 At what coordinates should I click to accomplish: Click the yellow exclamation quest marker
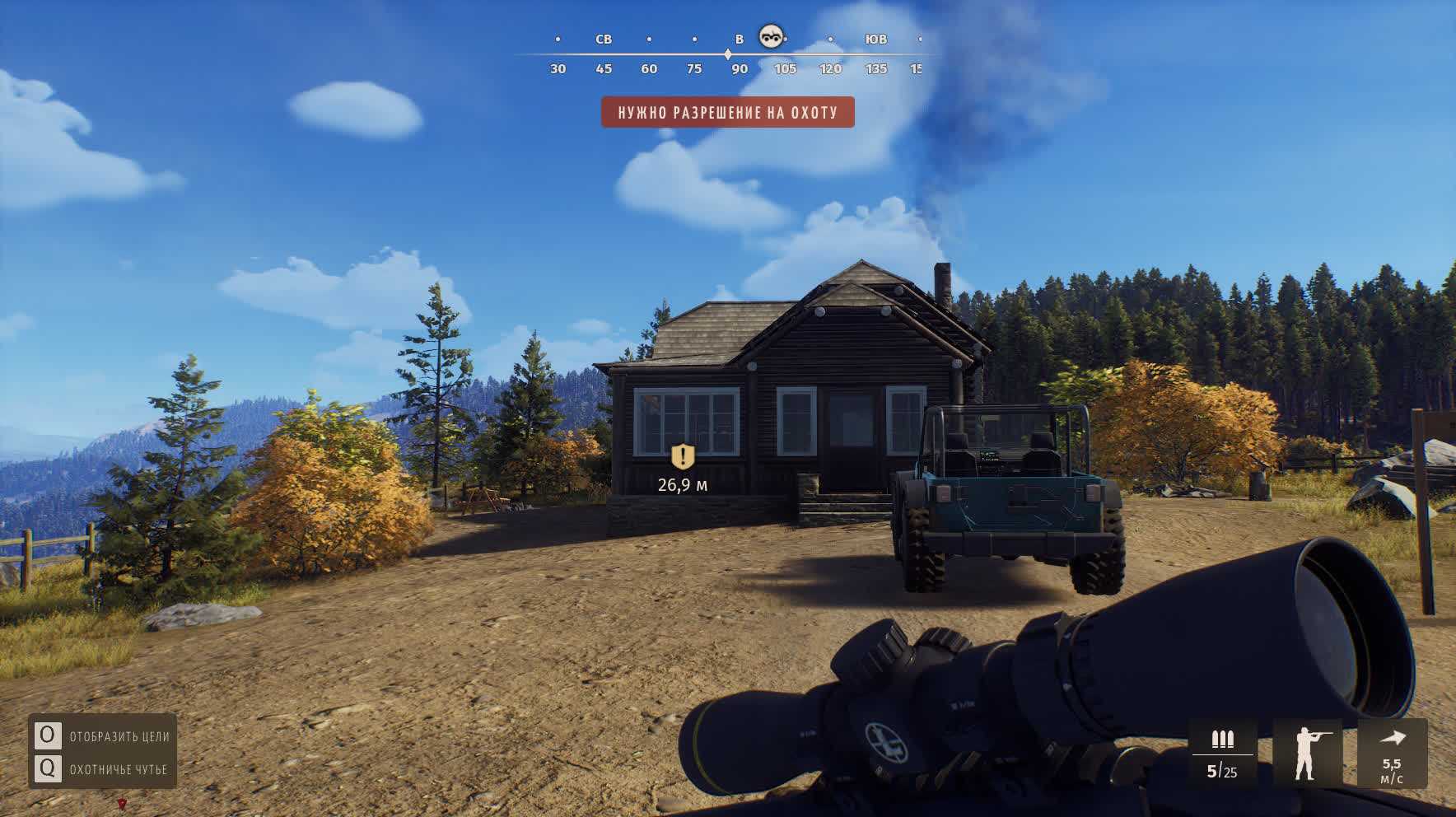[683, 457]
